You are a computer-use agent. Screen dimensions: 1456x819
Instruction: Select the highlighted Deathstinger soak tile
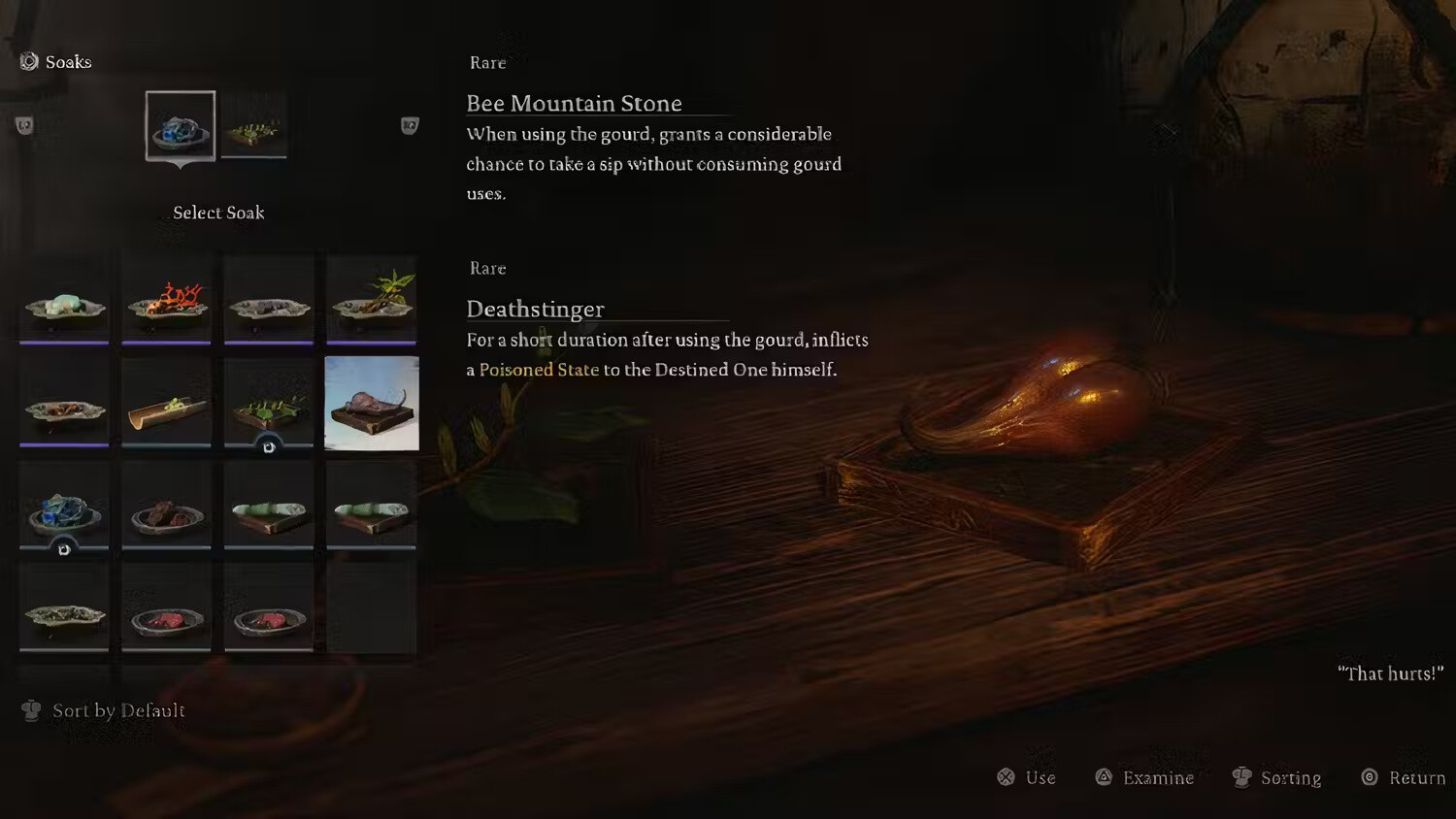pos(372,403)
